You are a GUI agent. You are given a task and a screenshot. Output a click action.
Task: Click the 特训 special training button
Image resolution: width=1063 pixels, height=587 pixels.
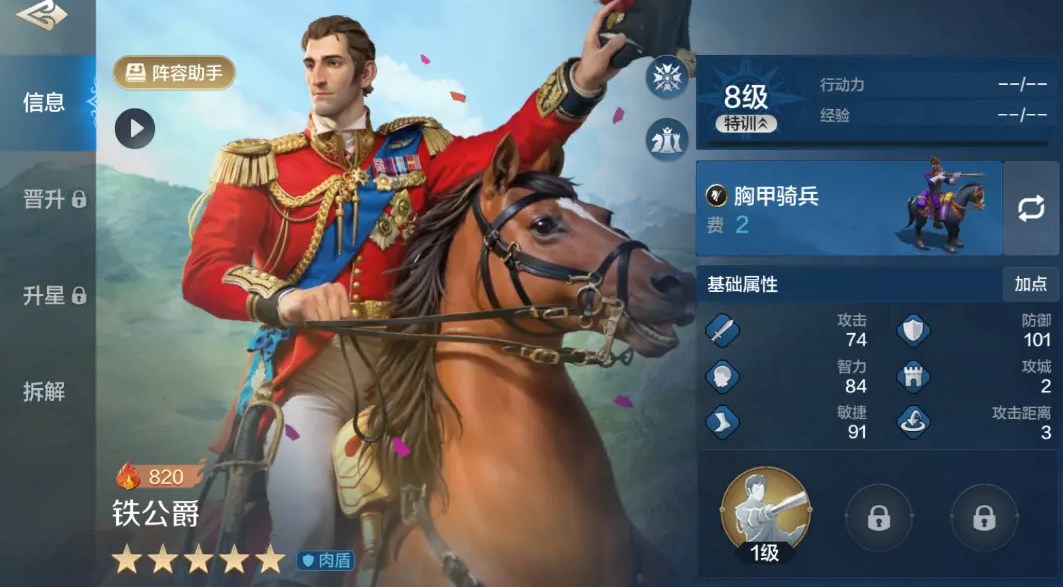coord(747,124)
